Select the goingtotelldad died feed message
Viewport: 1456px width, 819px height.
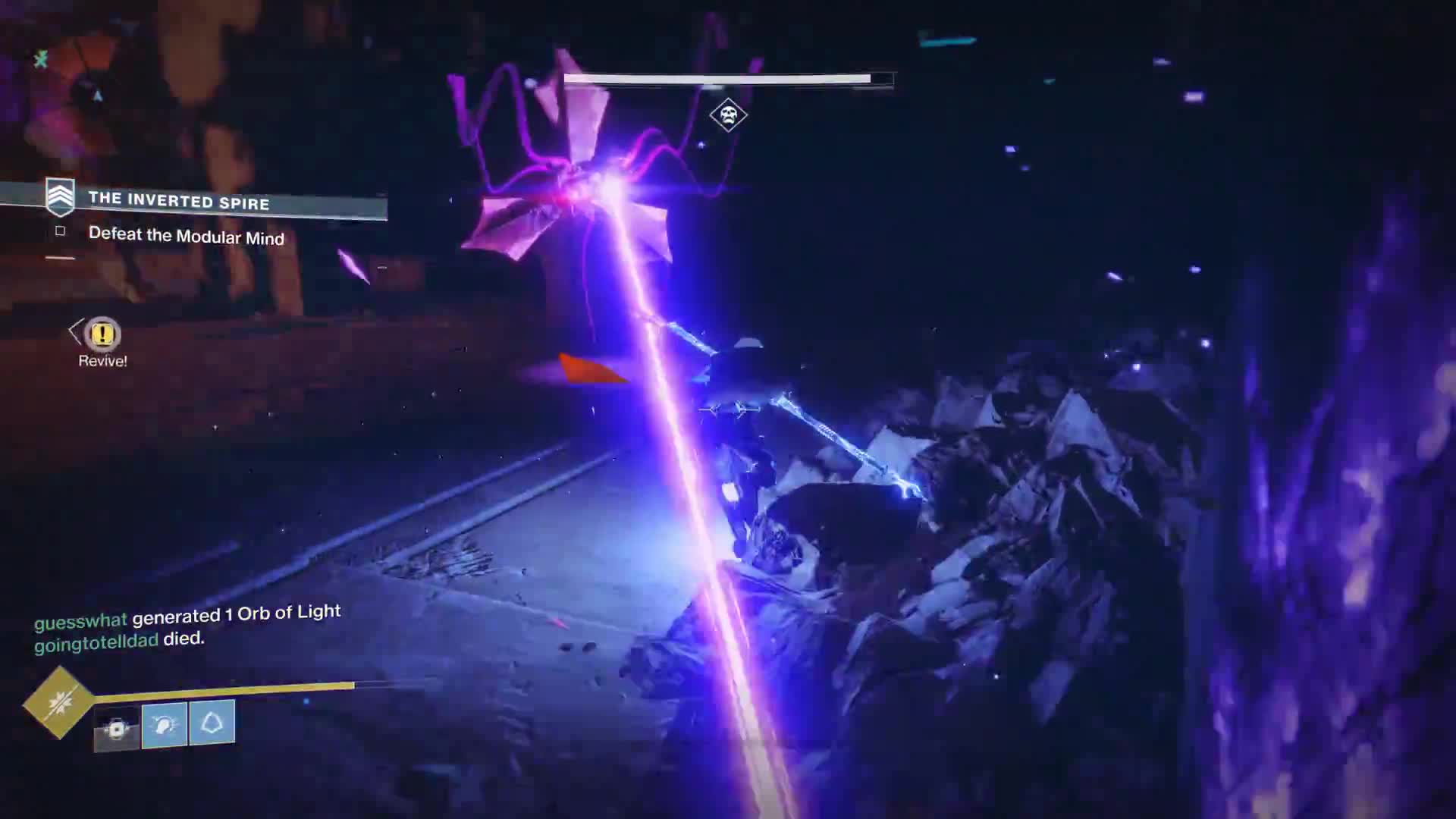(119, 640)
